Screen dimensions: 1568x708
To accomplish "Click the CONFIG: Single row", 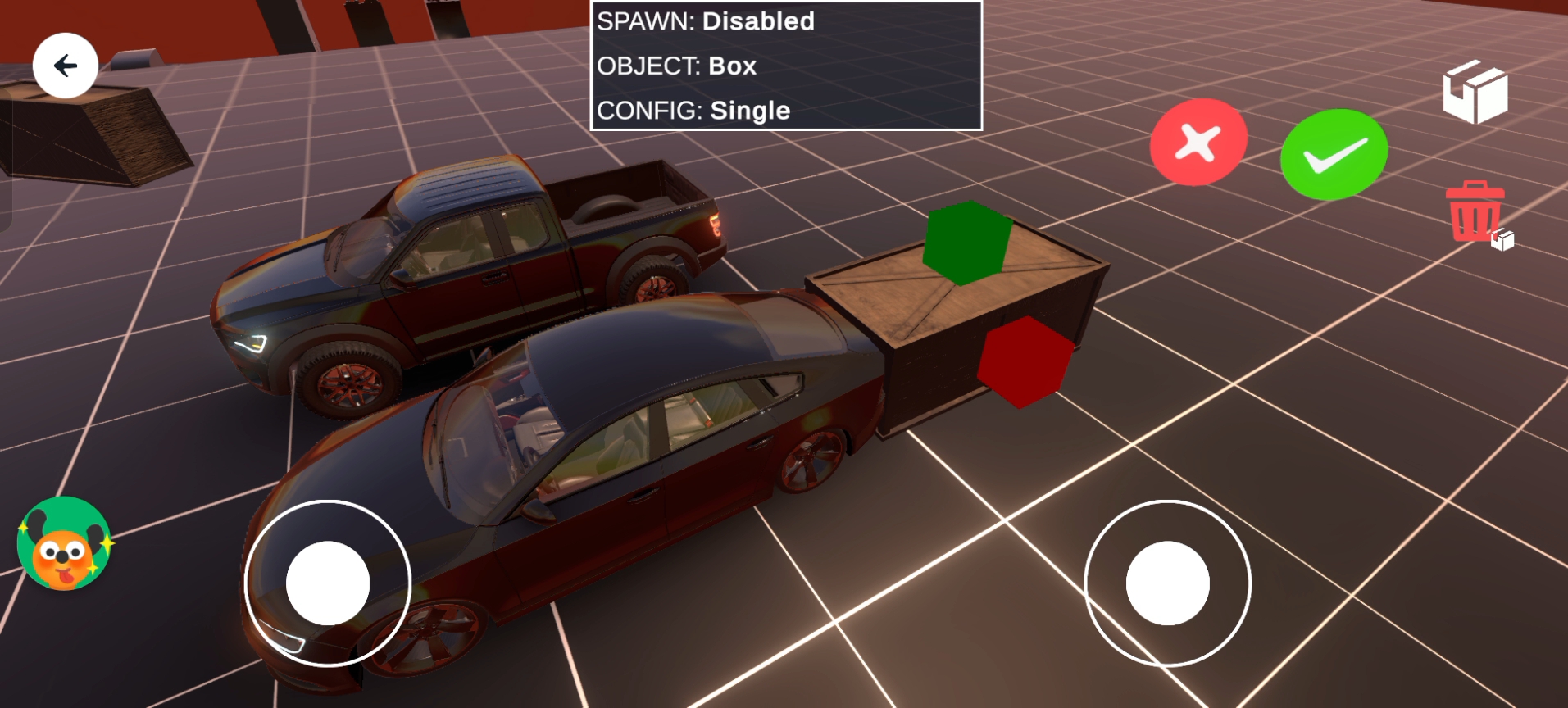I will tap(785, 111).
